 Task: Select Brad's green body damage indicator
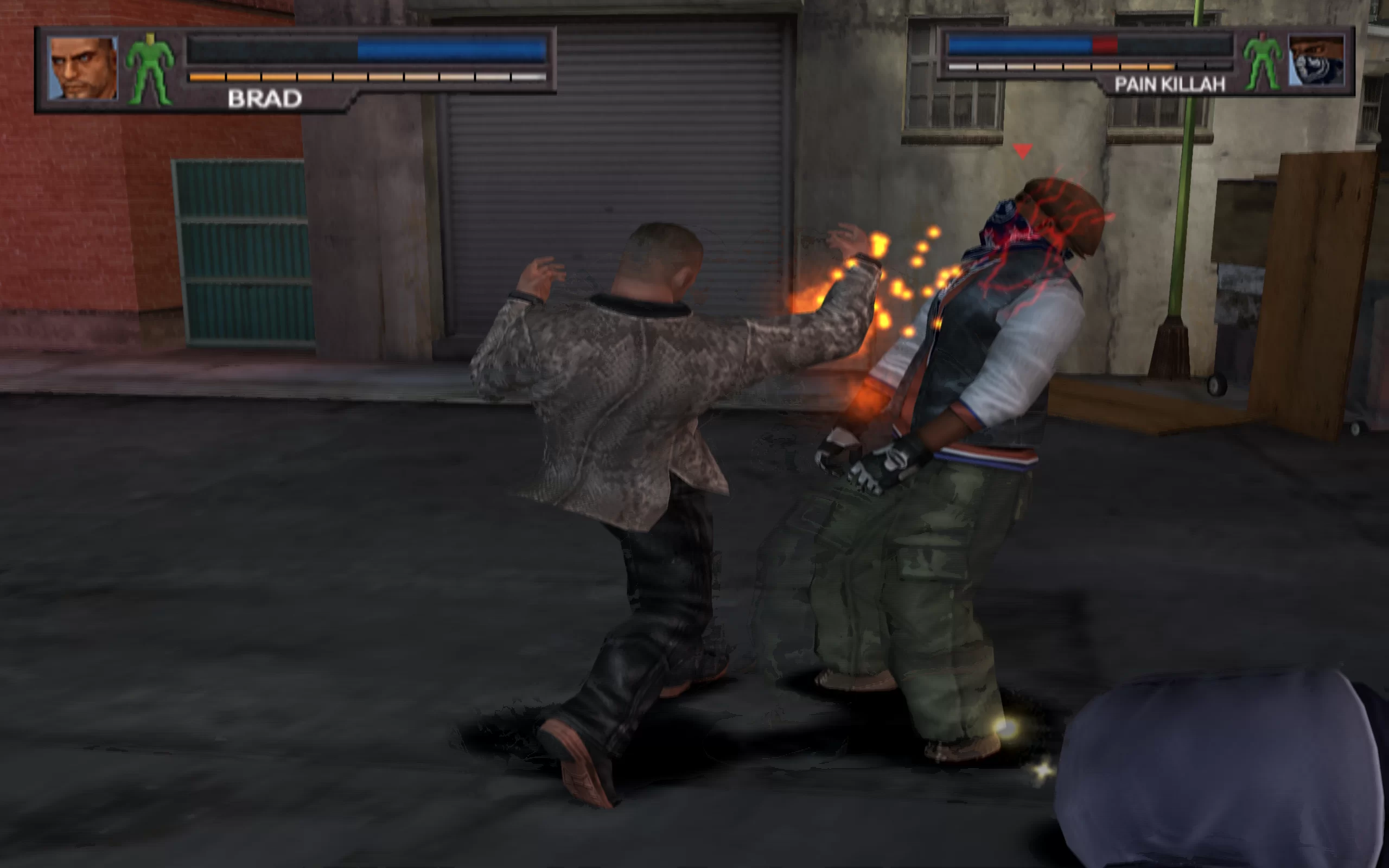point(150,69)
